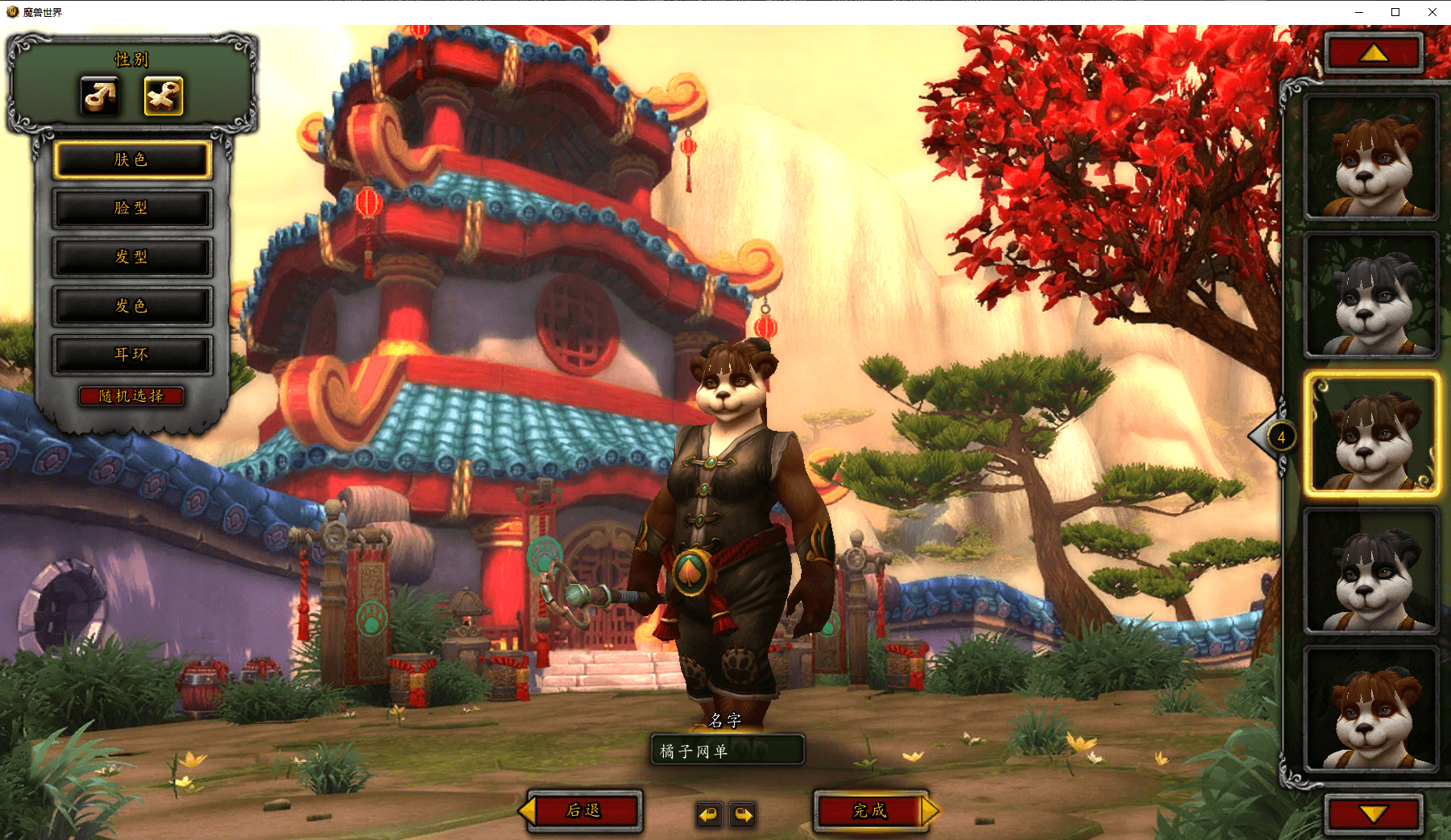
Task: Select the female gender icon
Action: 164,96
